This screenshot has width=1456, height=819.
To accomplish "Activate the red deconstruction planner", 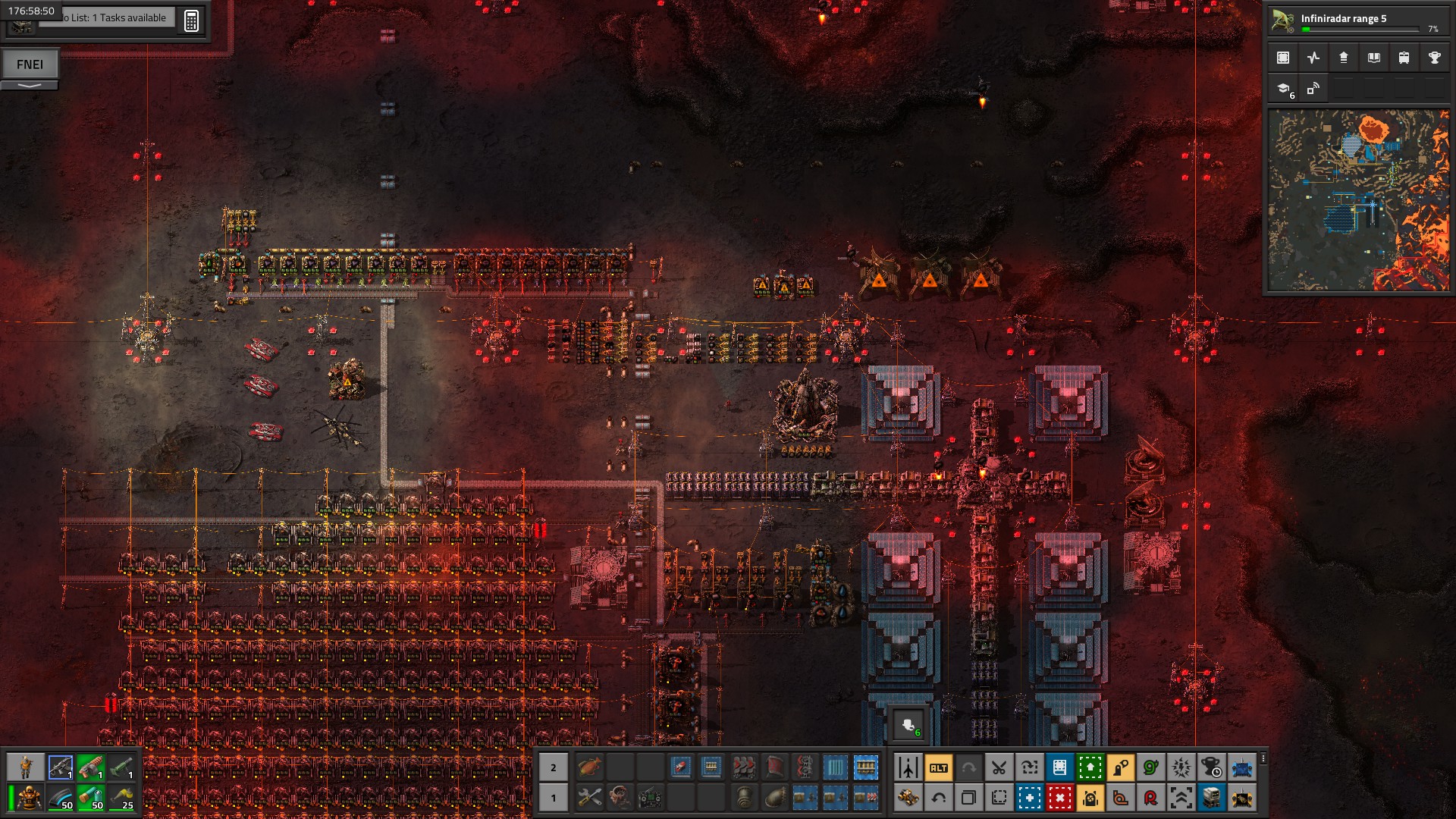I will pyautogui.click(x=1059, y=798).
